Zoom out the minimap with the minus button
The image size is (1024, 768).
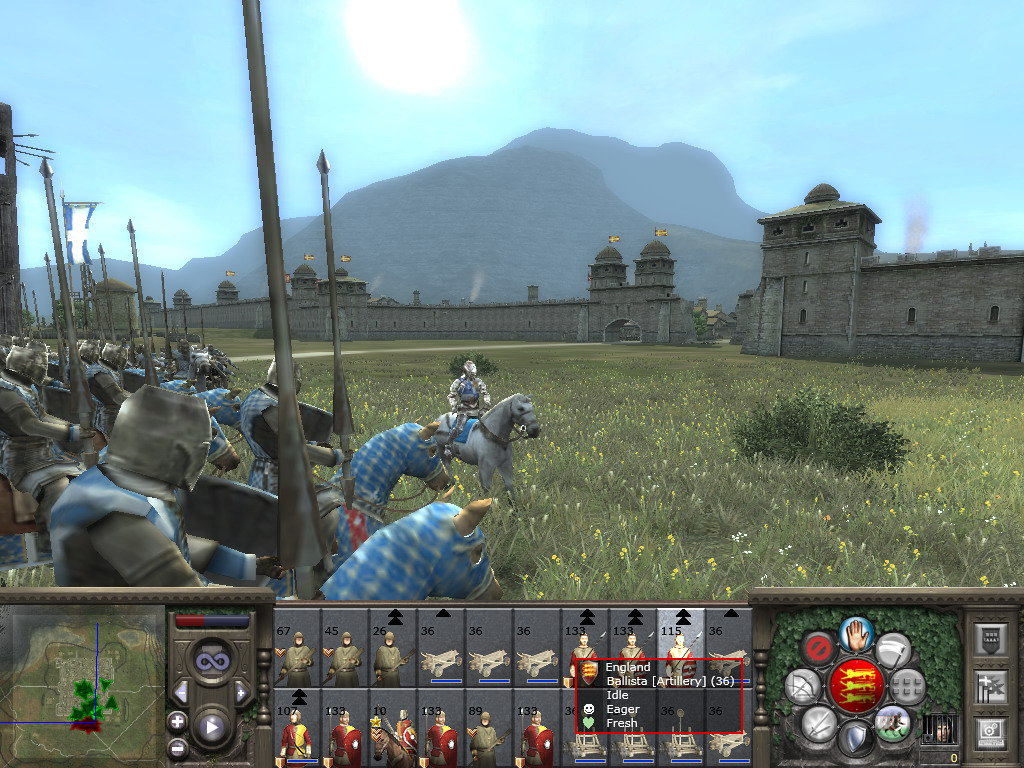pyautogui.click(x=178, y=746)
